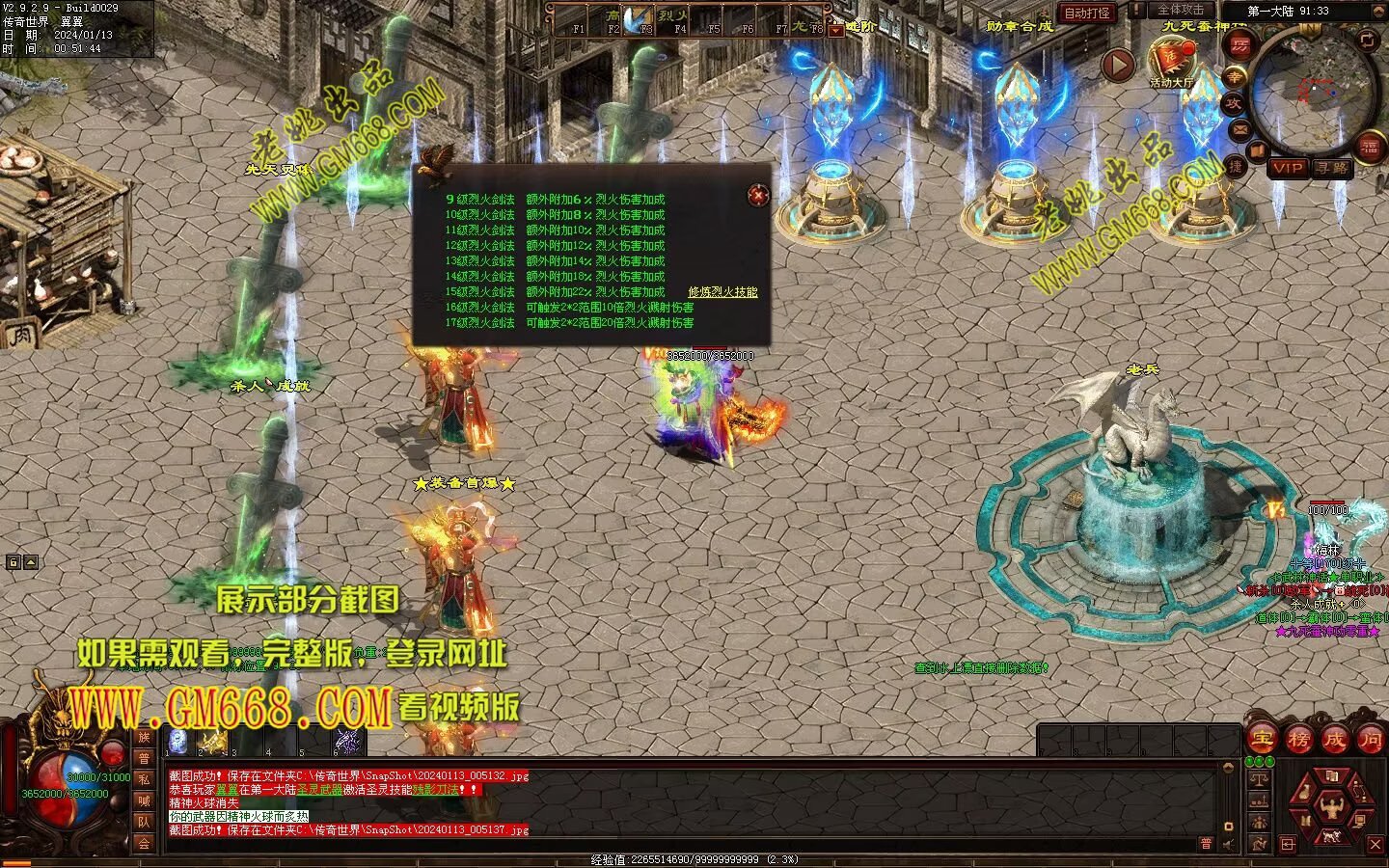Select the 全体攻击 attack mode button

point(1181,10)
